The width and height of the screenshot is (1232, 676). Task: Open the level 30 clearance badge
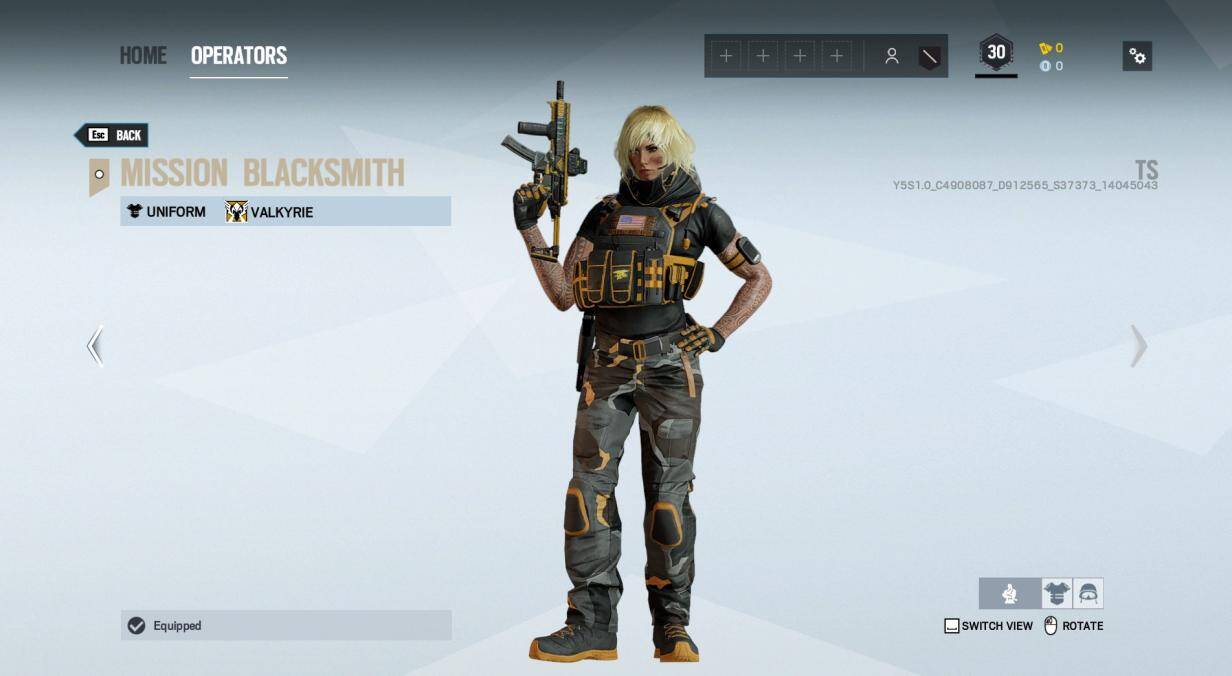996,54
